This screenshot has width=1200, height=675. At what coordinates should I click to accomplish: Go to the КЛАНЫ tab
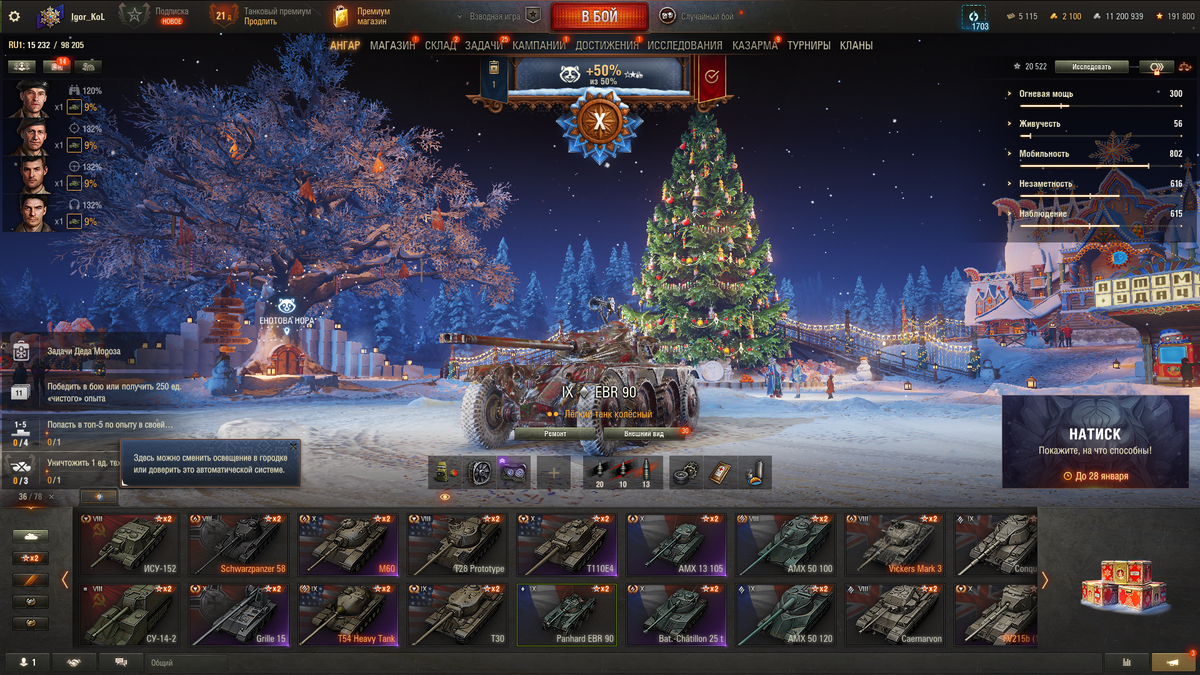point(856,45)
